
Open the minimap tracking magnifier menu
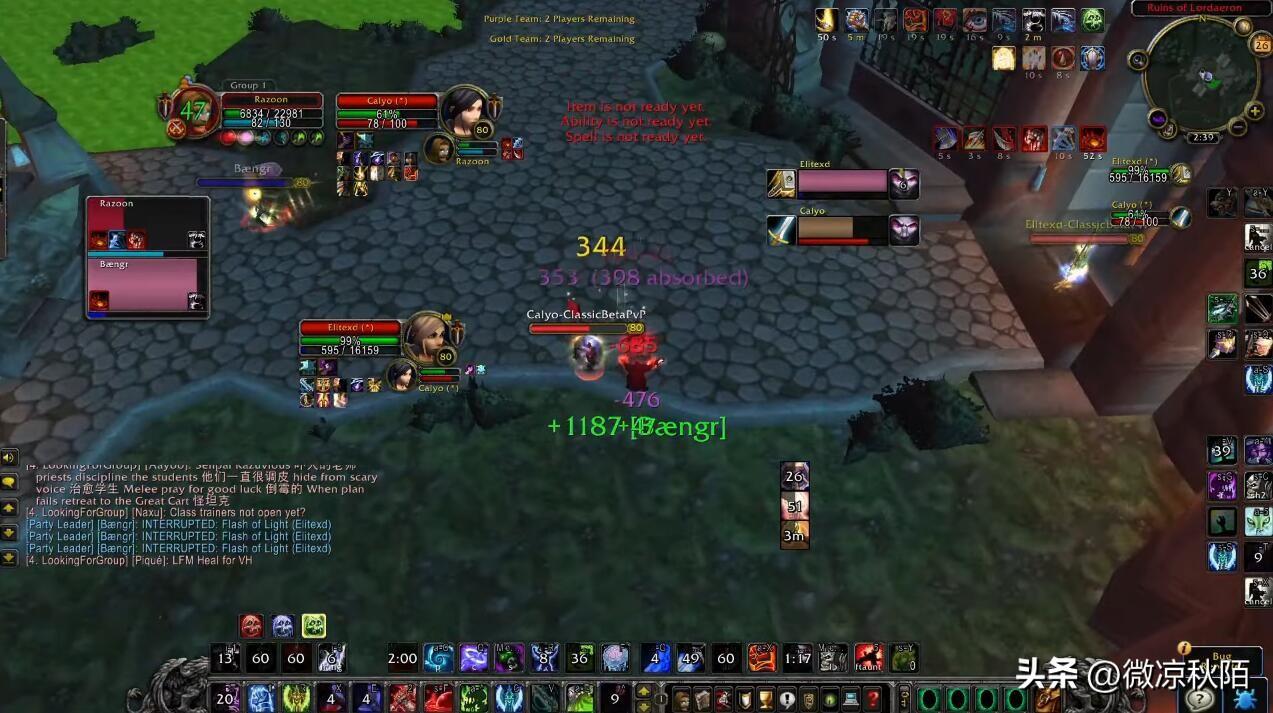click(x=1138, y=60)
